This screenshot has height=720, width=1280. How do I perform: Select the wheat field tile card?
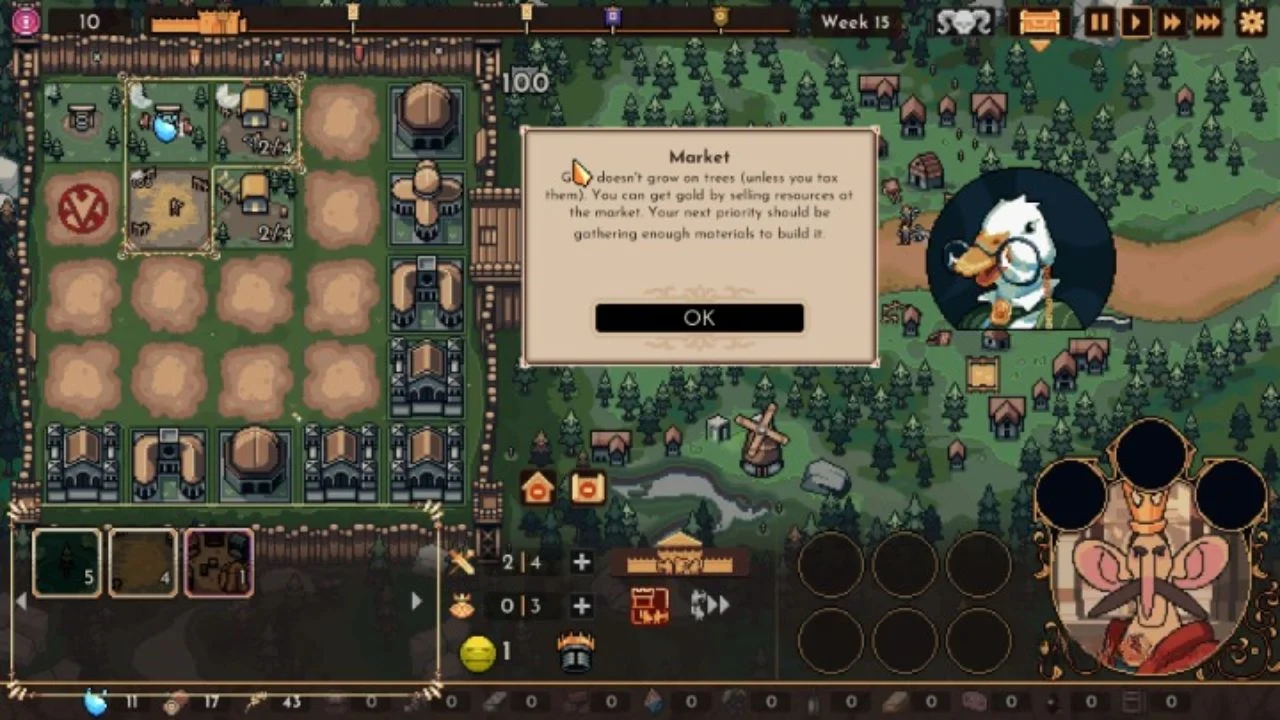coord(143,563)
